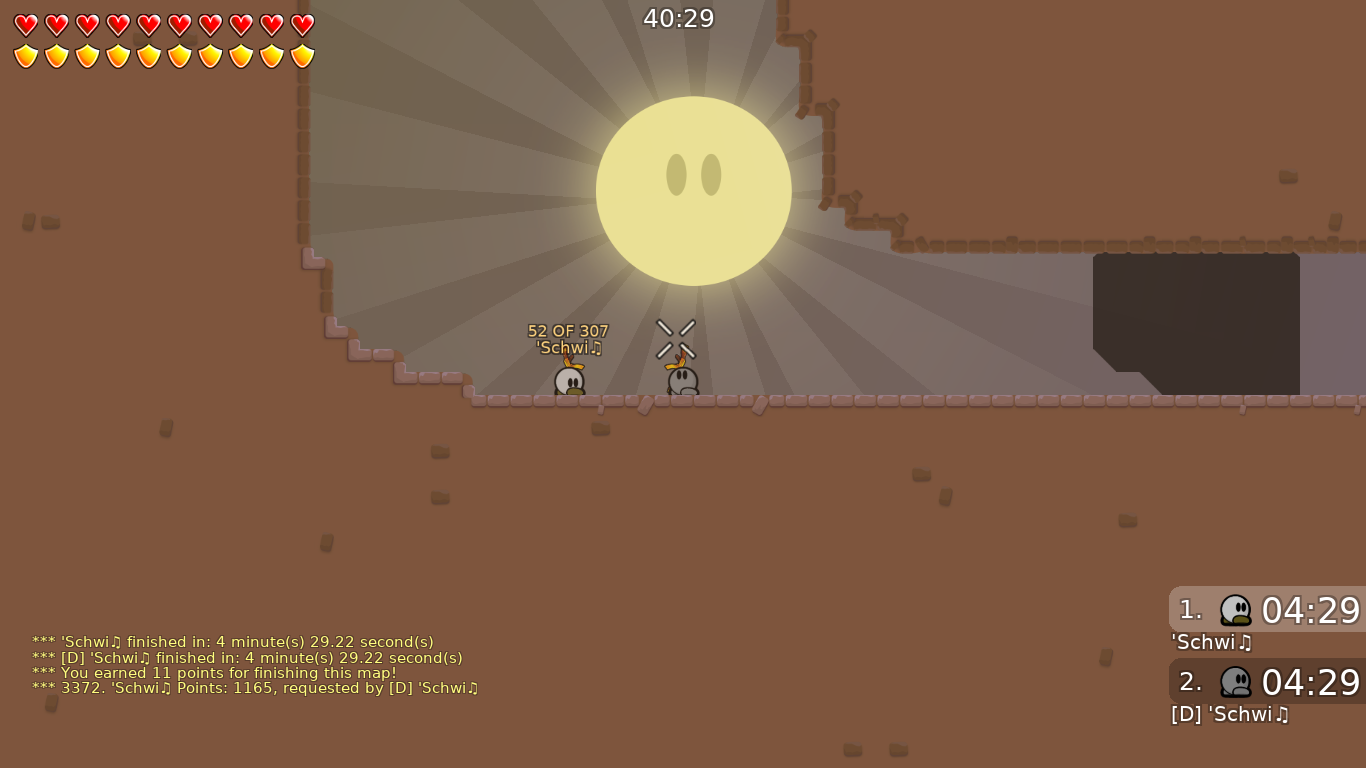This screenshot has width=1366, height=768.
Task: Click the tee avatar next to rank 1
Action: click(x=1236, y=610)
